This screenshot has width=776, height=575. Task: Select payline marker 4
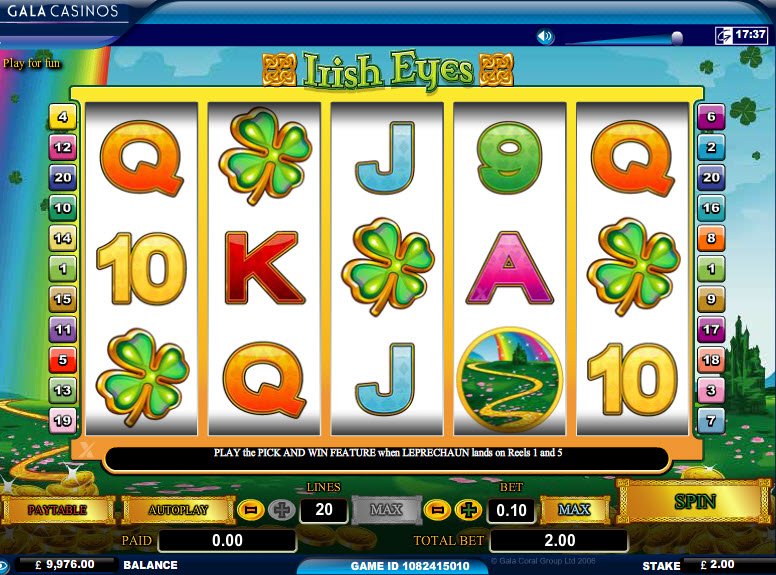[63, 118]
